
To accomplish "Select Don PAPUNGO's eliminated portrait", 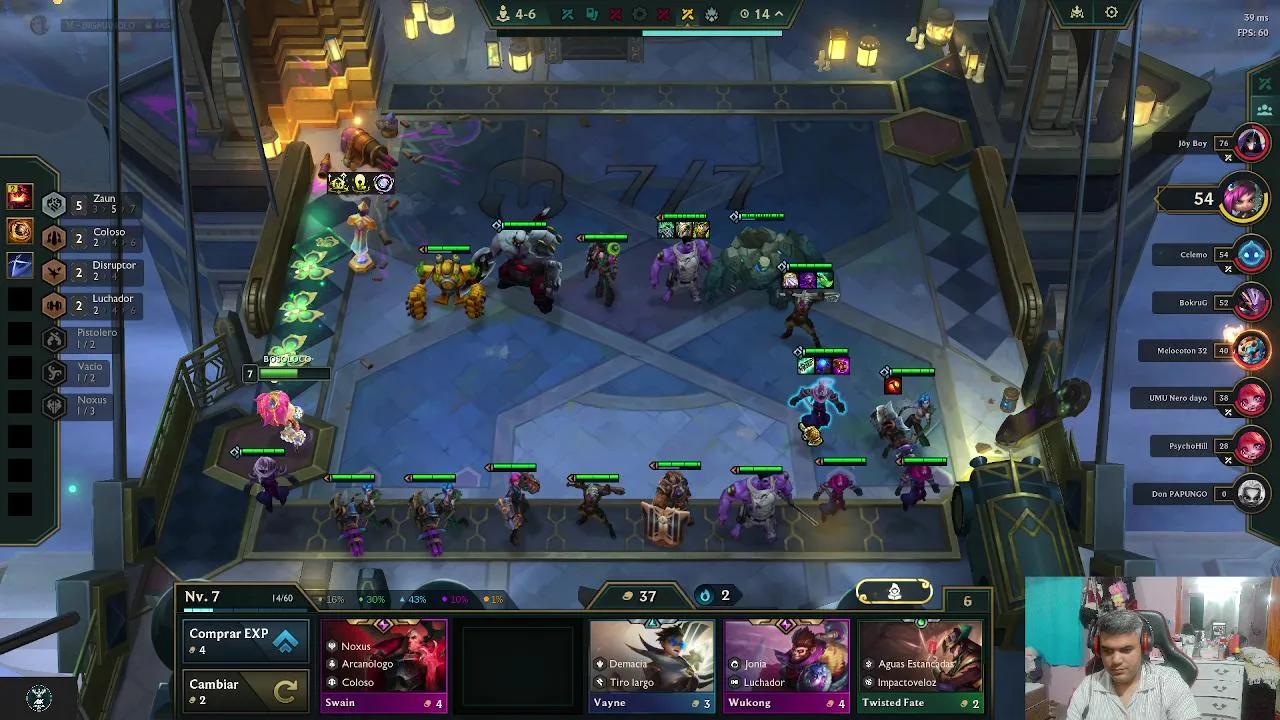I will pos(1251,494).
